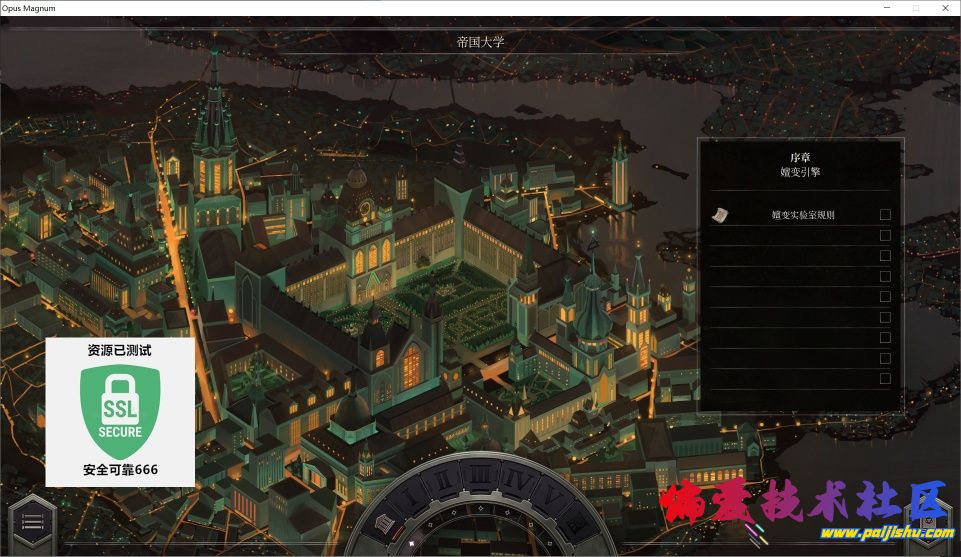Screen dimensions: 961x557
Task: Close the Opus Magnum window
Action: [944, 7]
